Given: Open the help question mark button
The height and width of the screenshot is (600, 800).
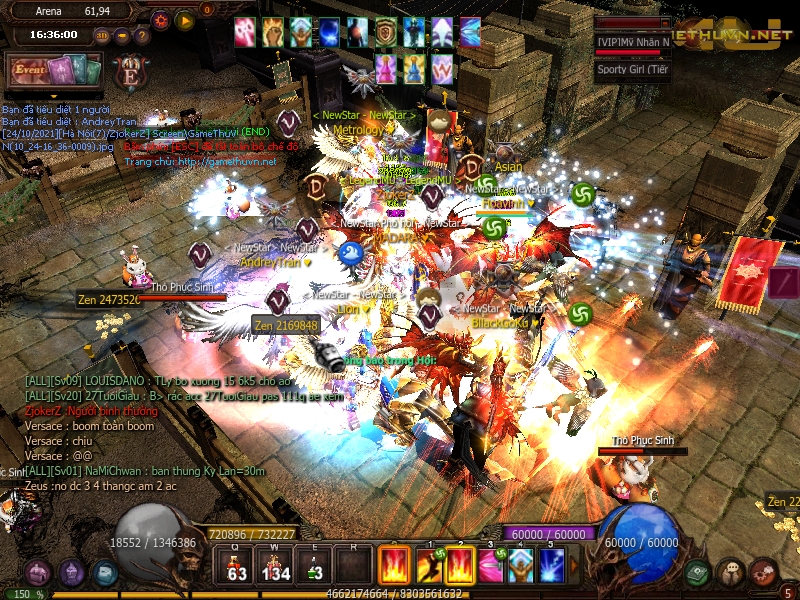Looking at the screenshot, I should [x=141, y=35].
